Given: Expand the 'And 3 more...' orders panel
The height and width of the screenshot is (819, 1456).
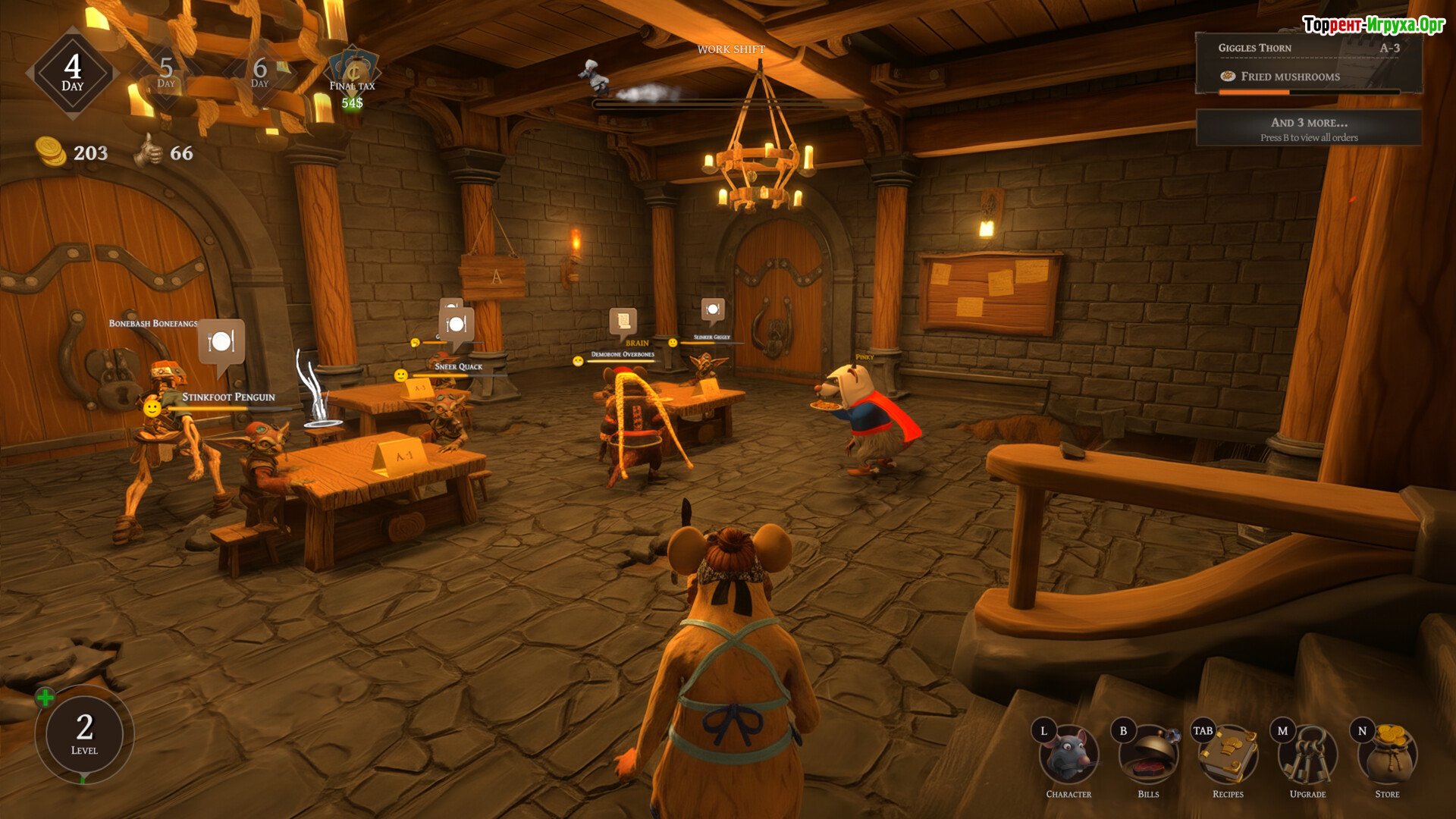Looking at the screenshot, I should [1309, 128].
